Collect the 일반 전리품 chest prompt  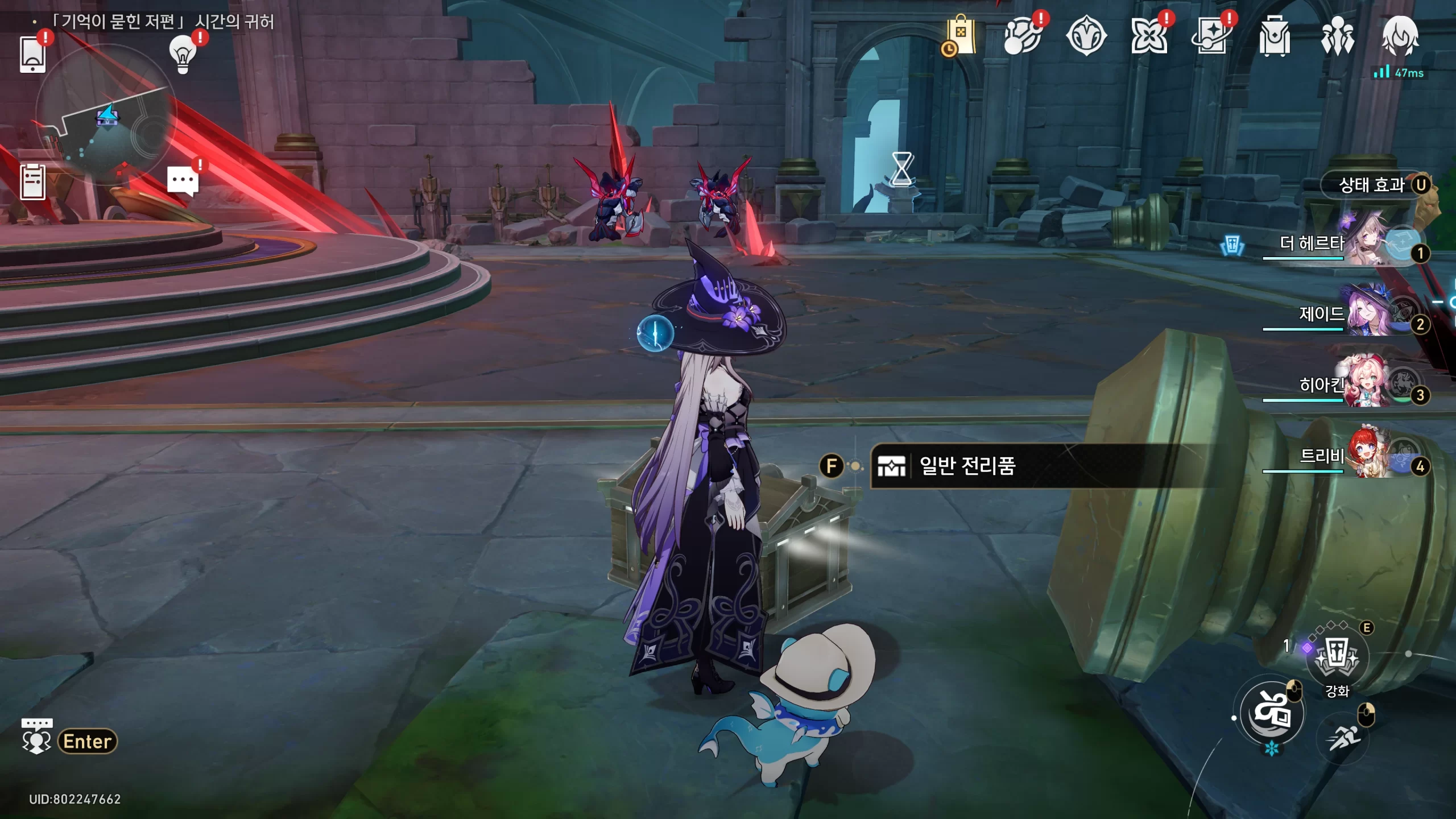click(x=967, y=466)
